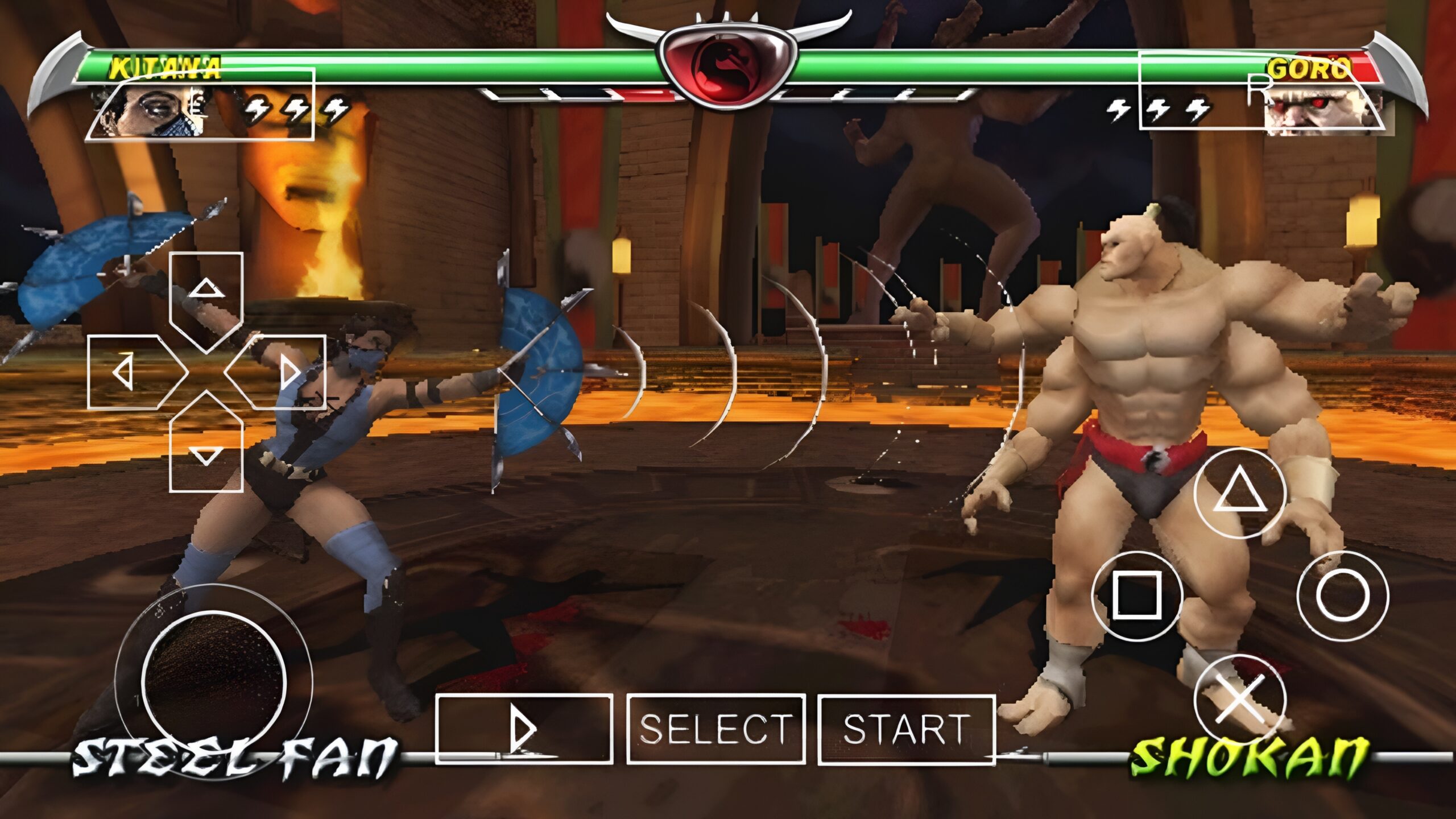1456x819 pixels.
Task: Click the START button
Action: (907, 729)
